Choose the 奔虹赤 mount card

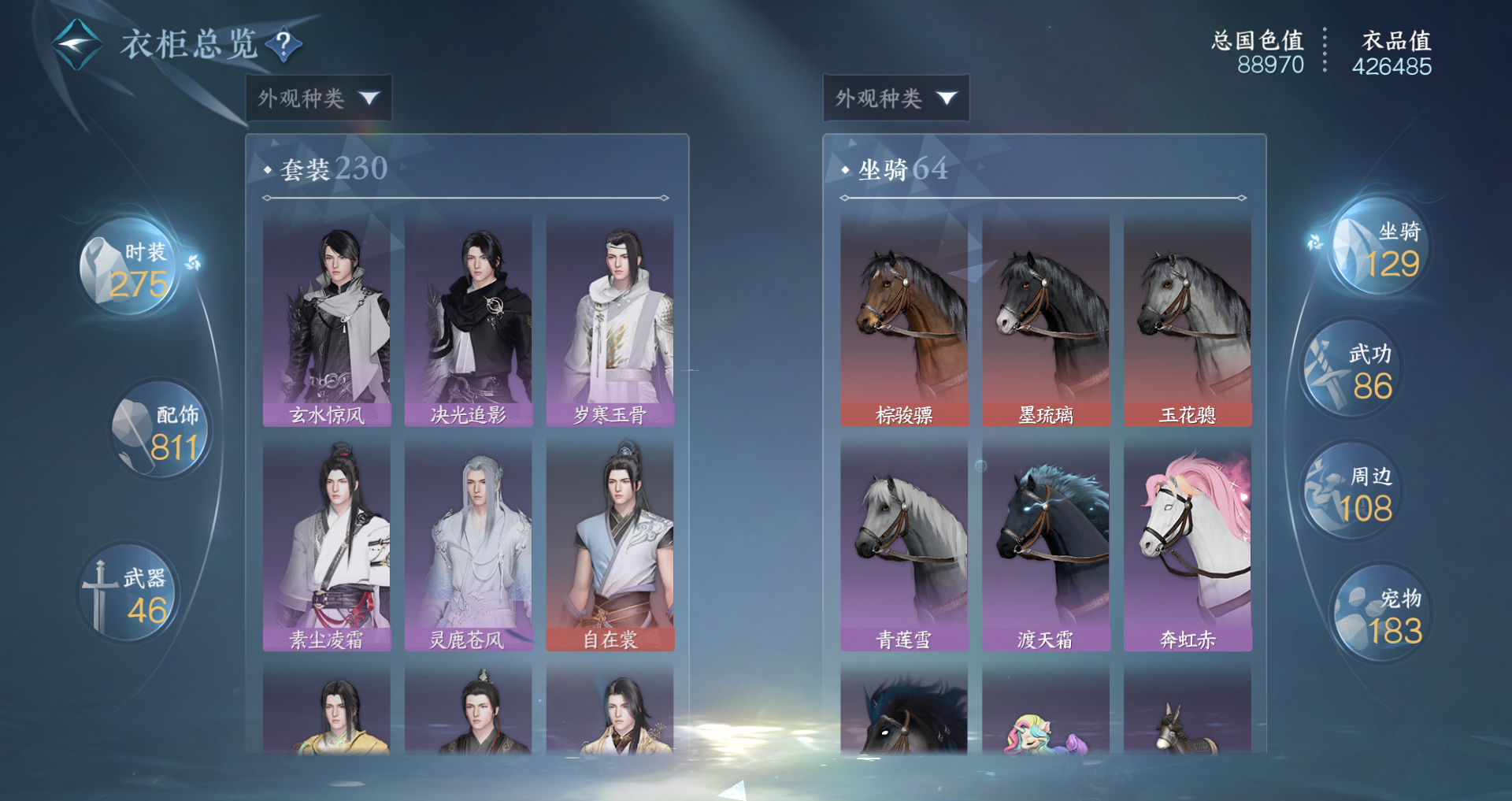click(1188, 546)
